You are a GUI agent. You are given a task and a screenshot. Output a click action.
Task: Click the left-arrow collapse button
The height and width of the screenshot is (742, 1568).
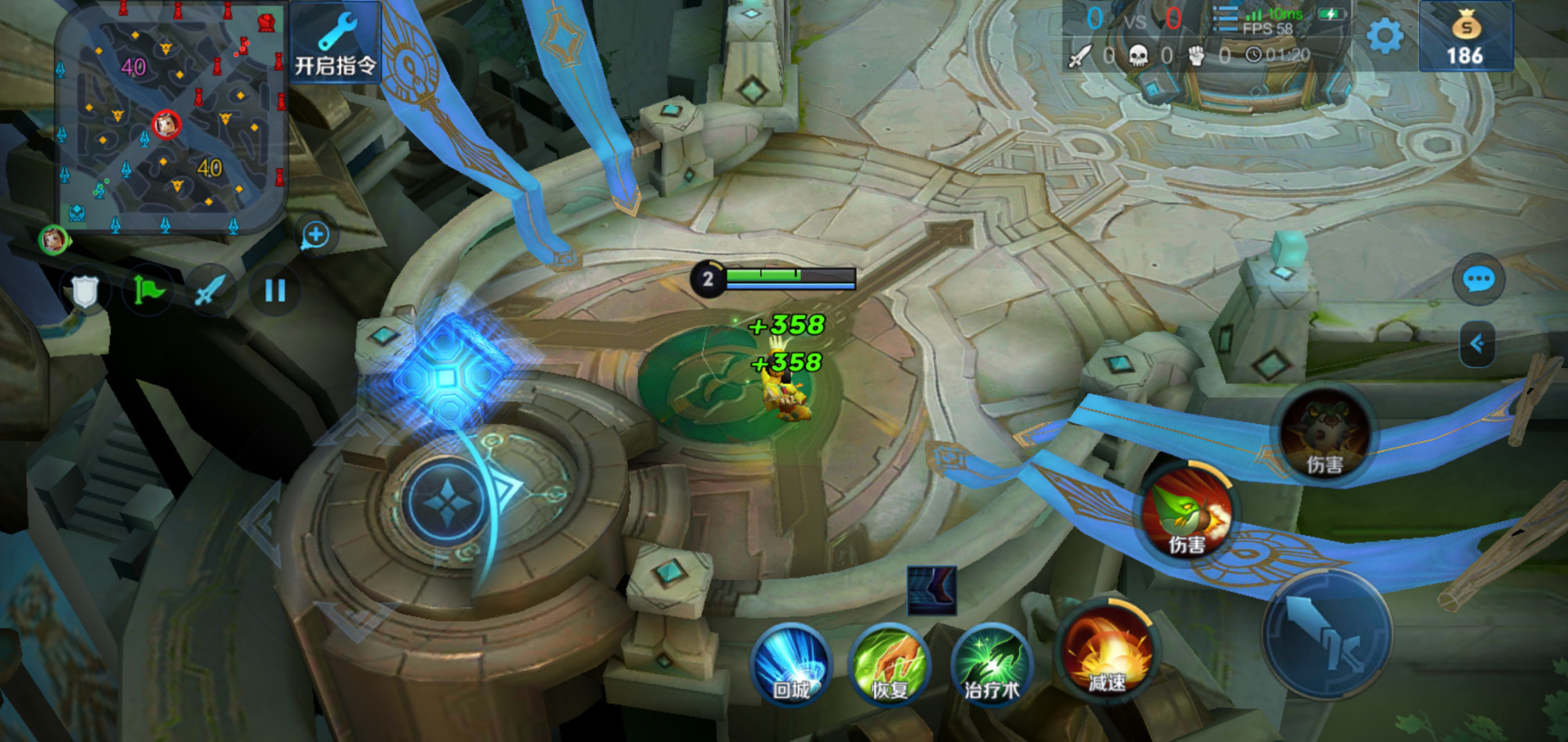(1477, 343)
